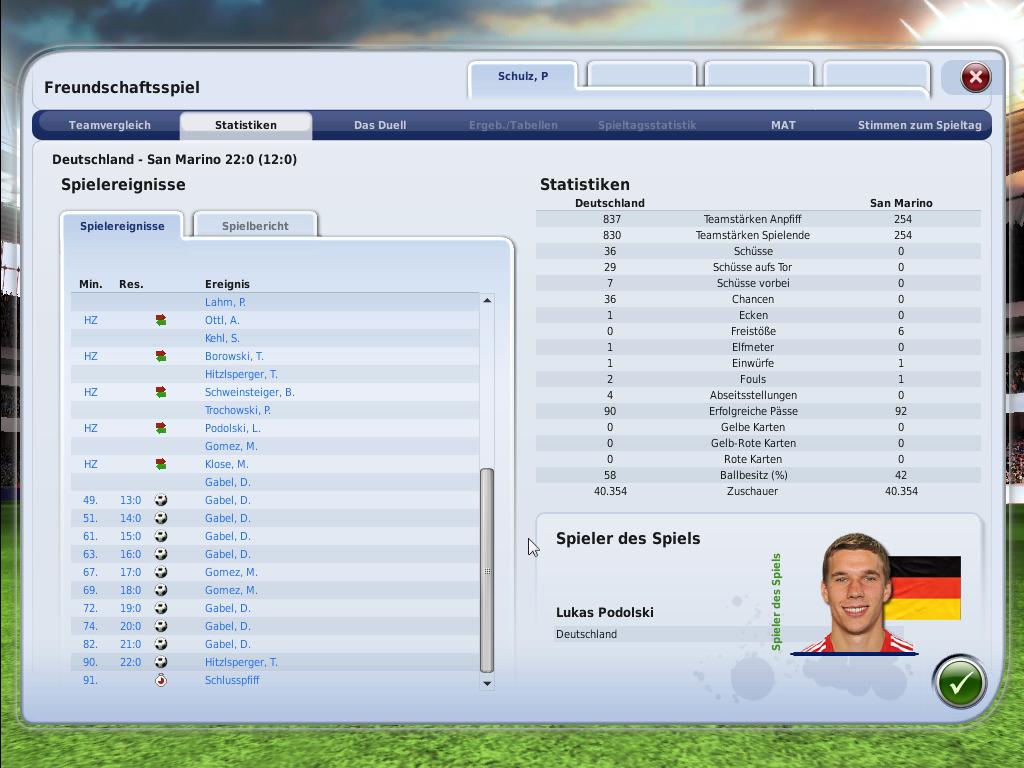Open the Schulz, P manager tab

click(523, 77)
